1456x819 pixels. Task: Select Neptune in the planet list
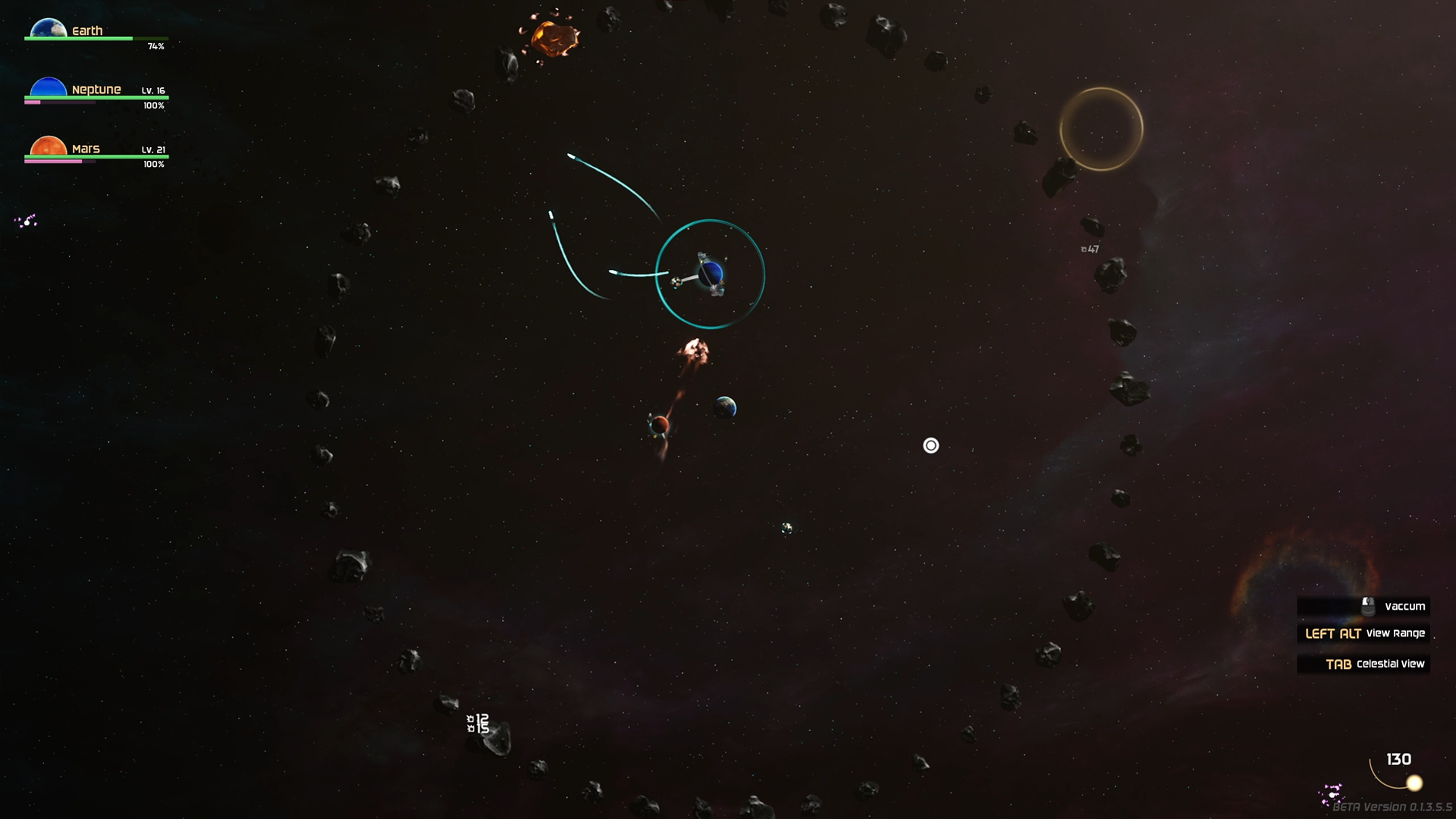(x=96, y=89)
